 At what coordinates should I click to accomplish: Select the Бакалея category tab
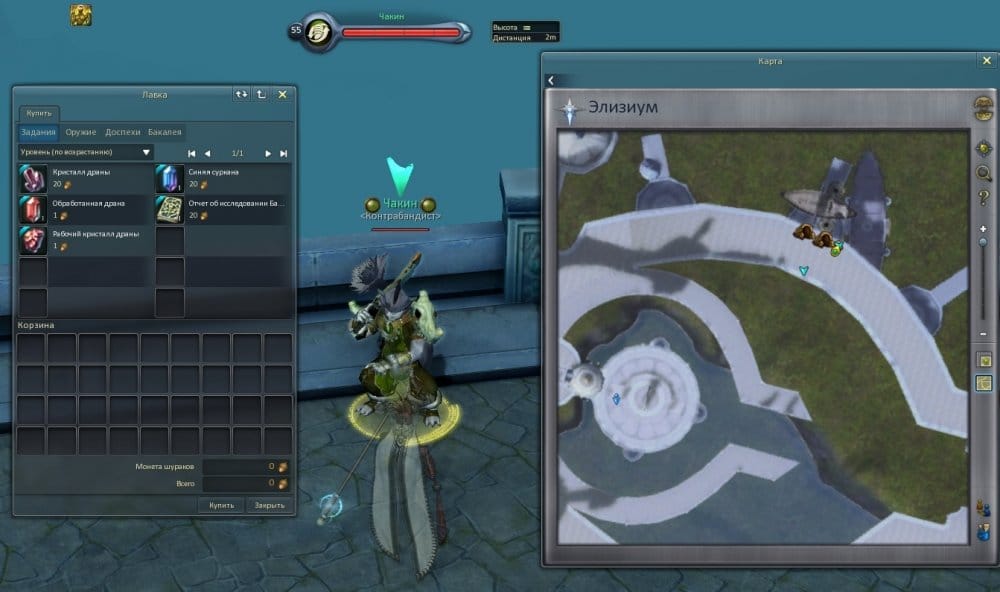click(165, 132)
